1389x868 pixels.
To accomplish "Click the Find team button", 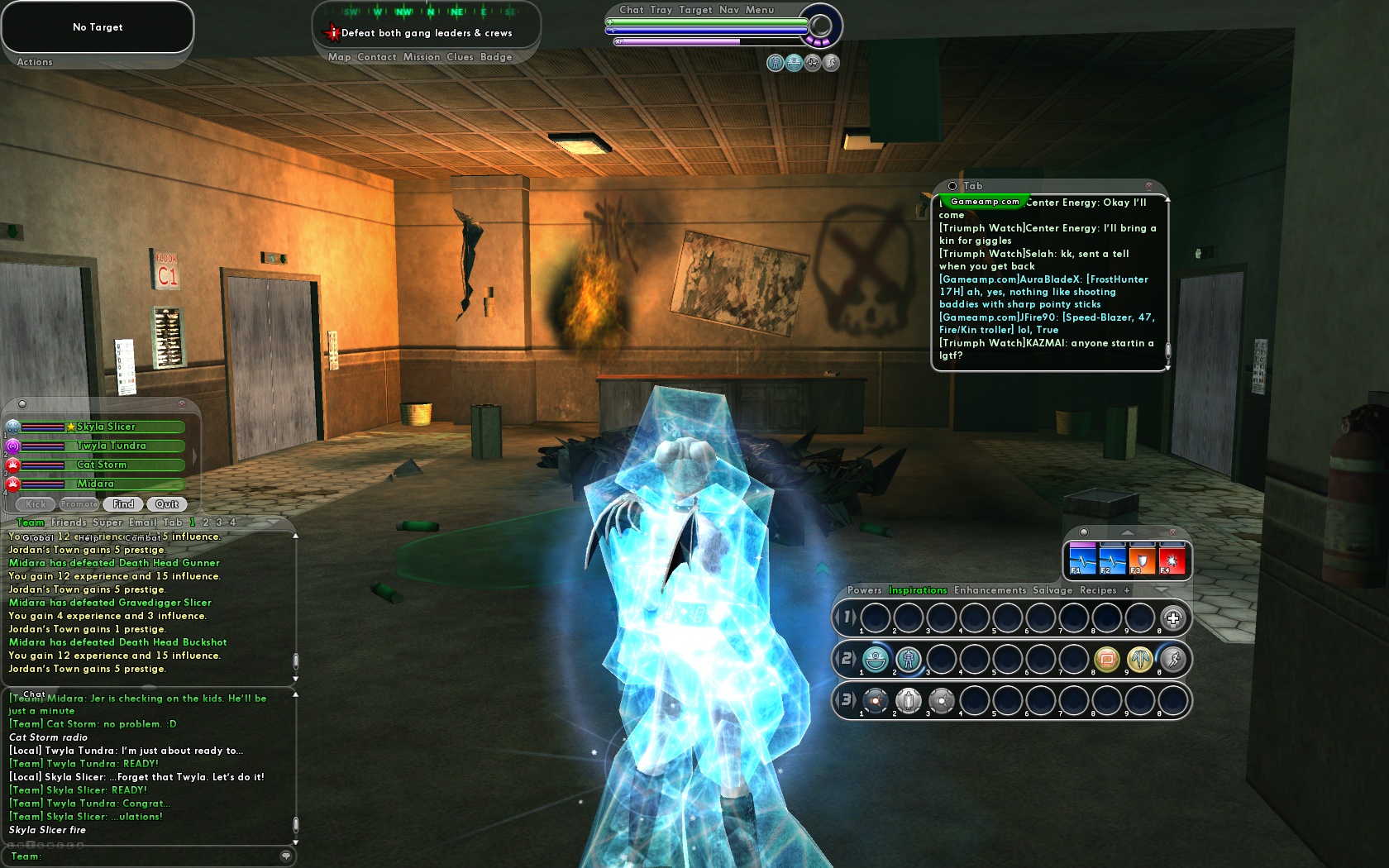I will [x=123, y=504].
